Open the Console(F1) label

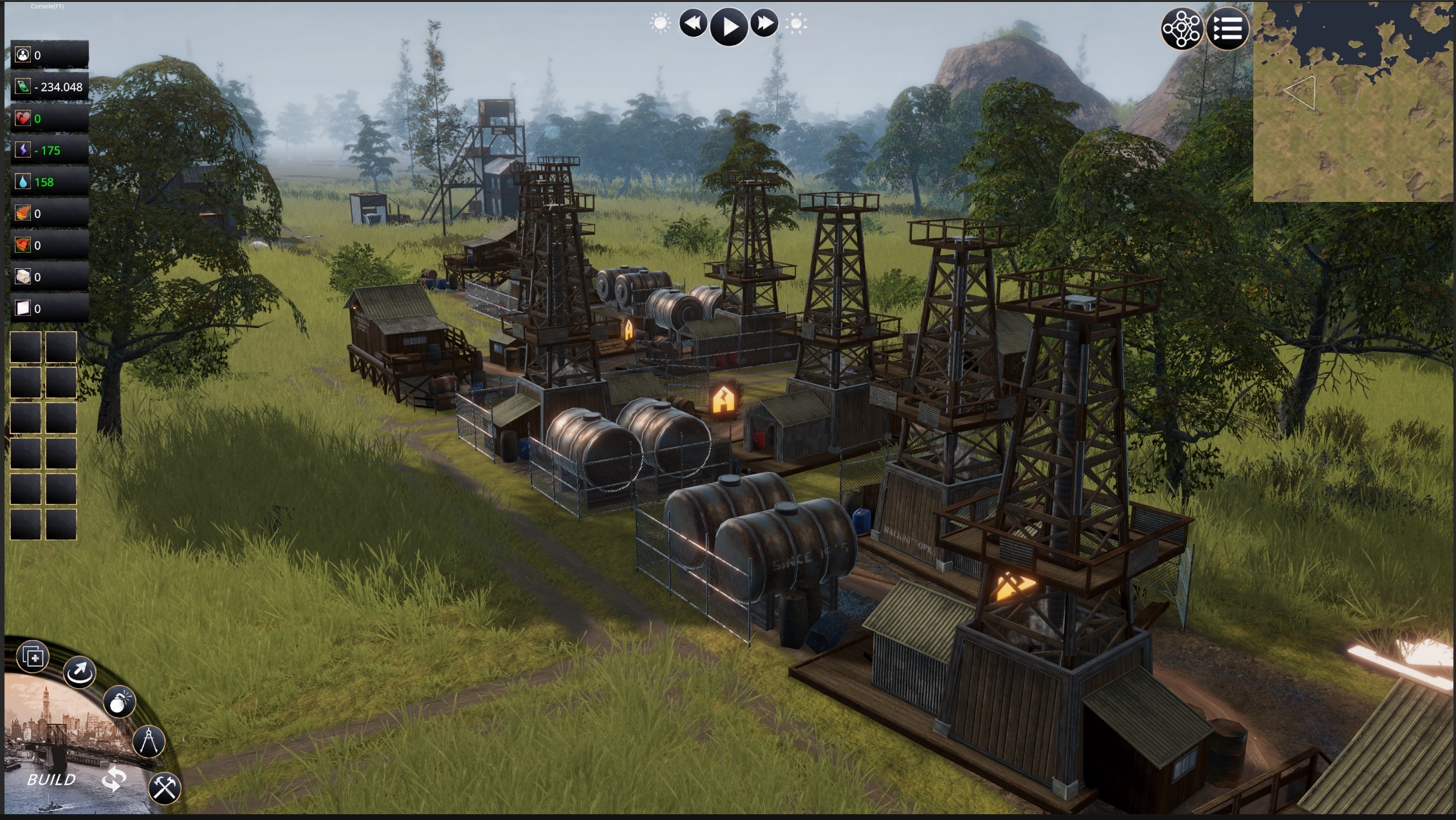[x=47, y=6]
